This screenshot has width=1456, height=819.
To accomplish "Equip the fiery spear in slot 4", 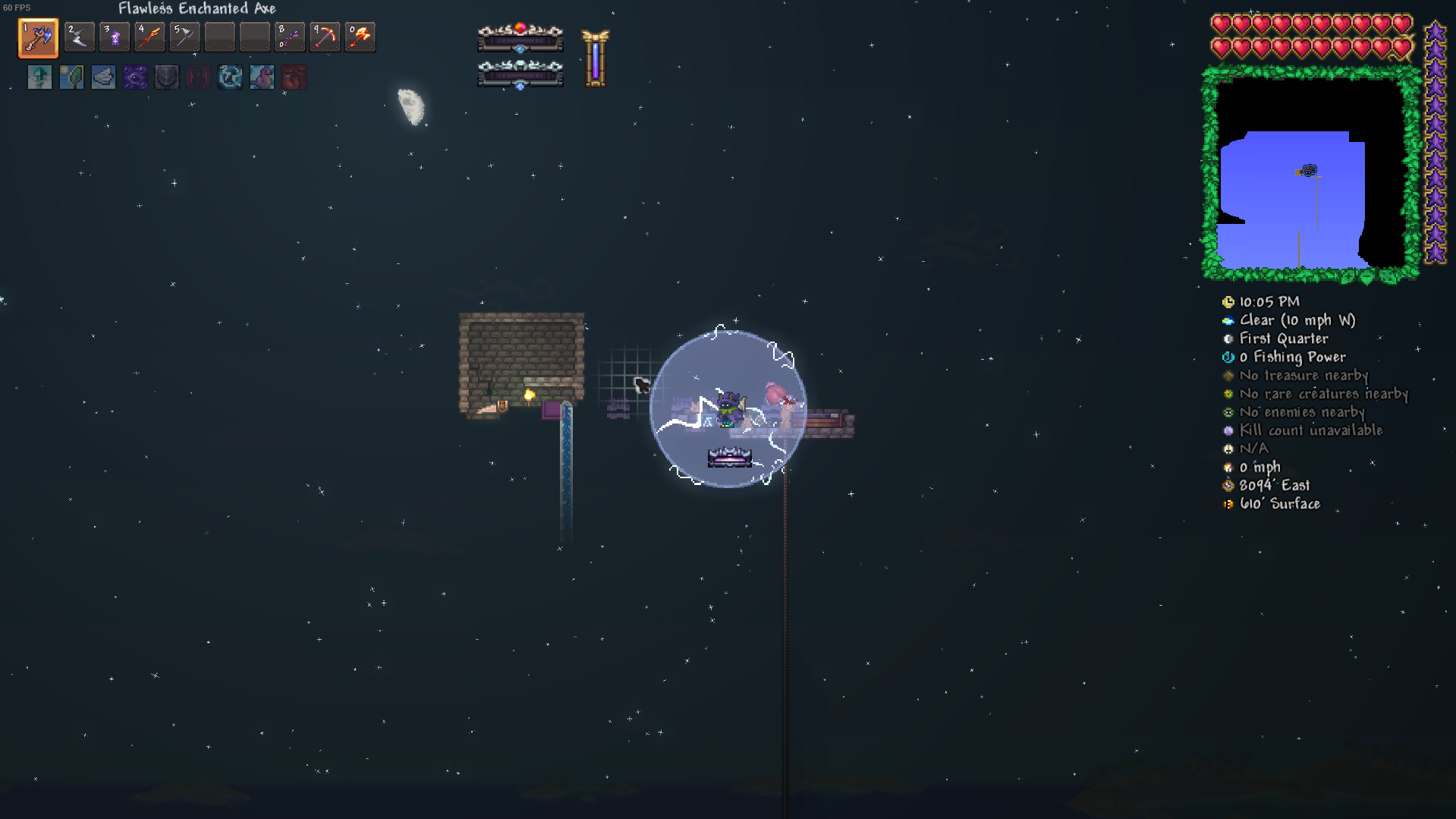I will tap(149, 37).
